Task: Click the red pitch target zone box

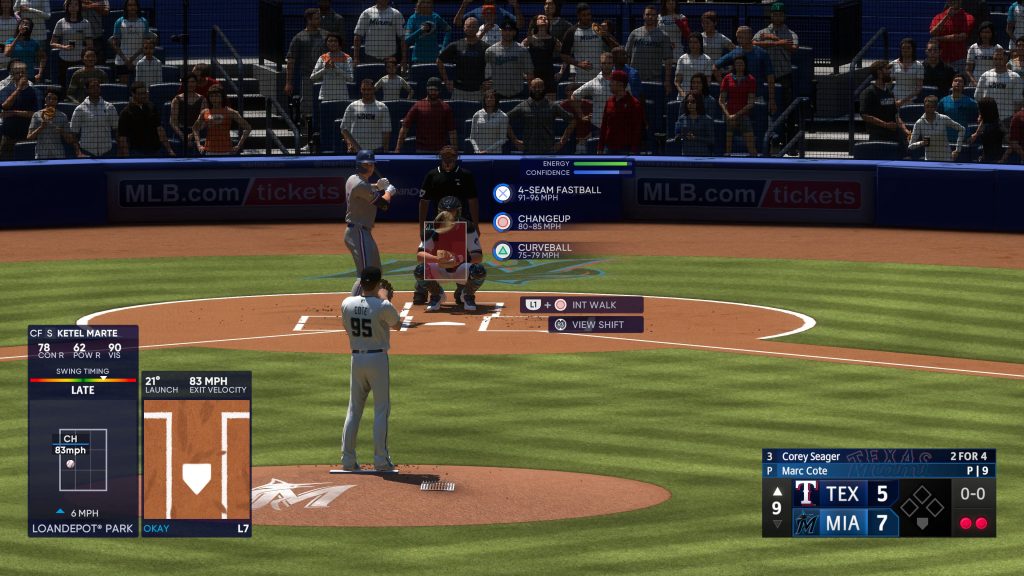Action: (x=445, y=250)
